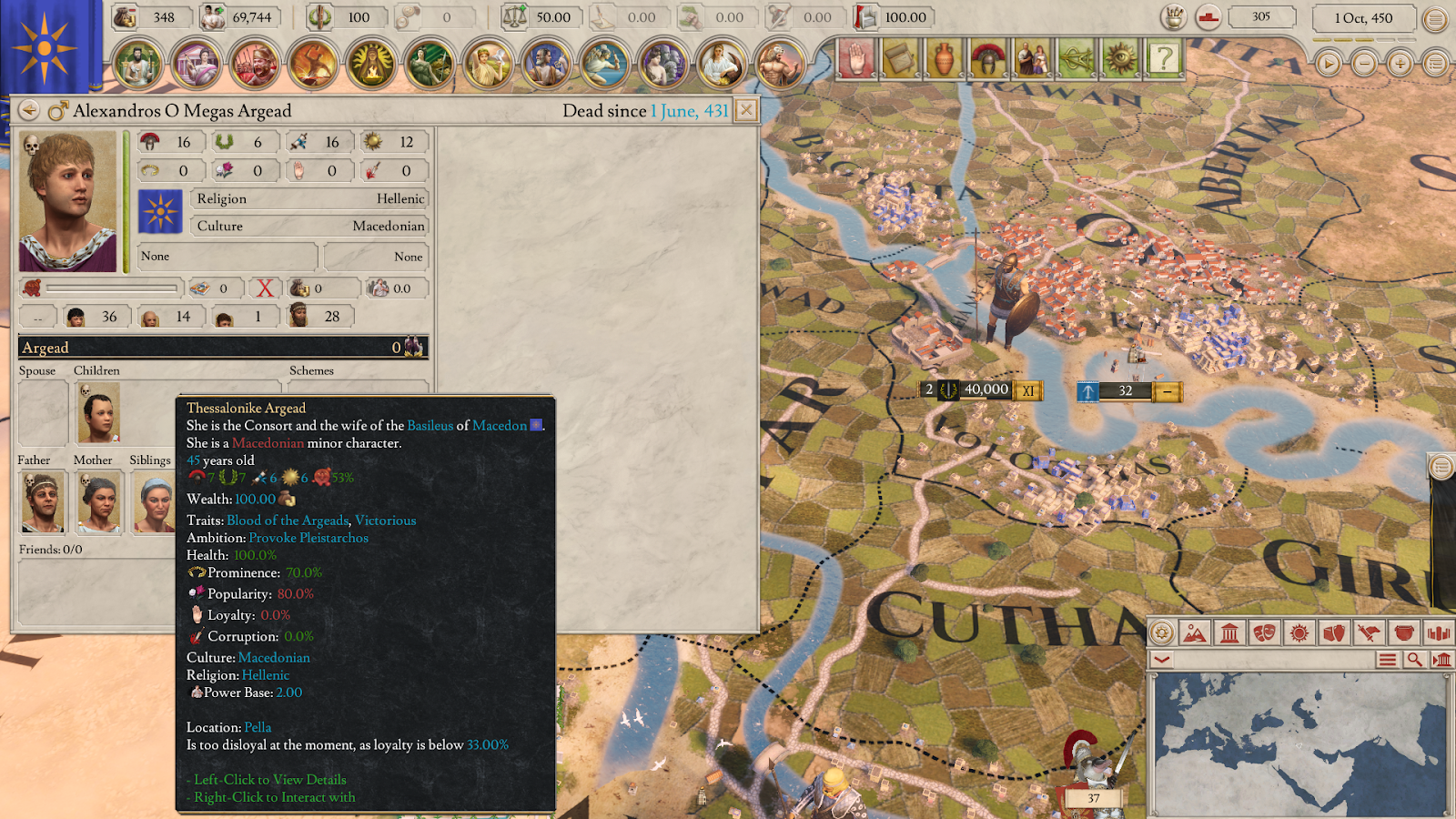Decrease game speed with the minus button
Viewport: 1456px width, 819px height.
(x=1364, y=64)
